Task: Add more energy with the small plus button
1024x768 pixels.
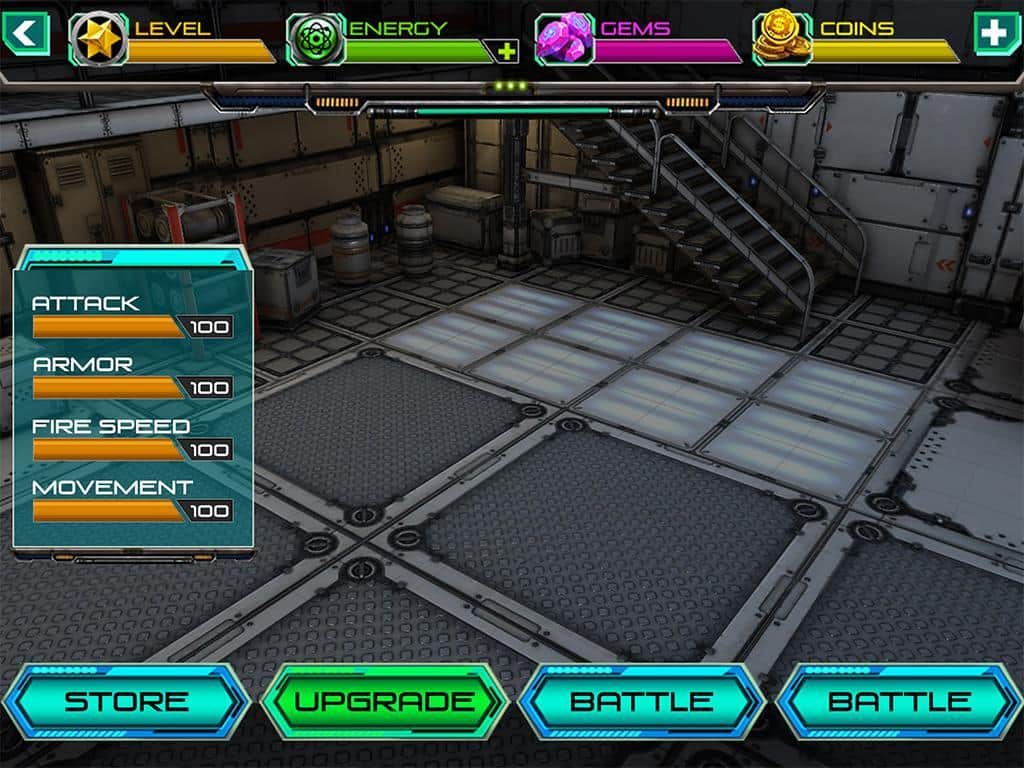Action: tap(507, 51)
